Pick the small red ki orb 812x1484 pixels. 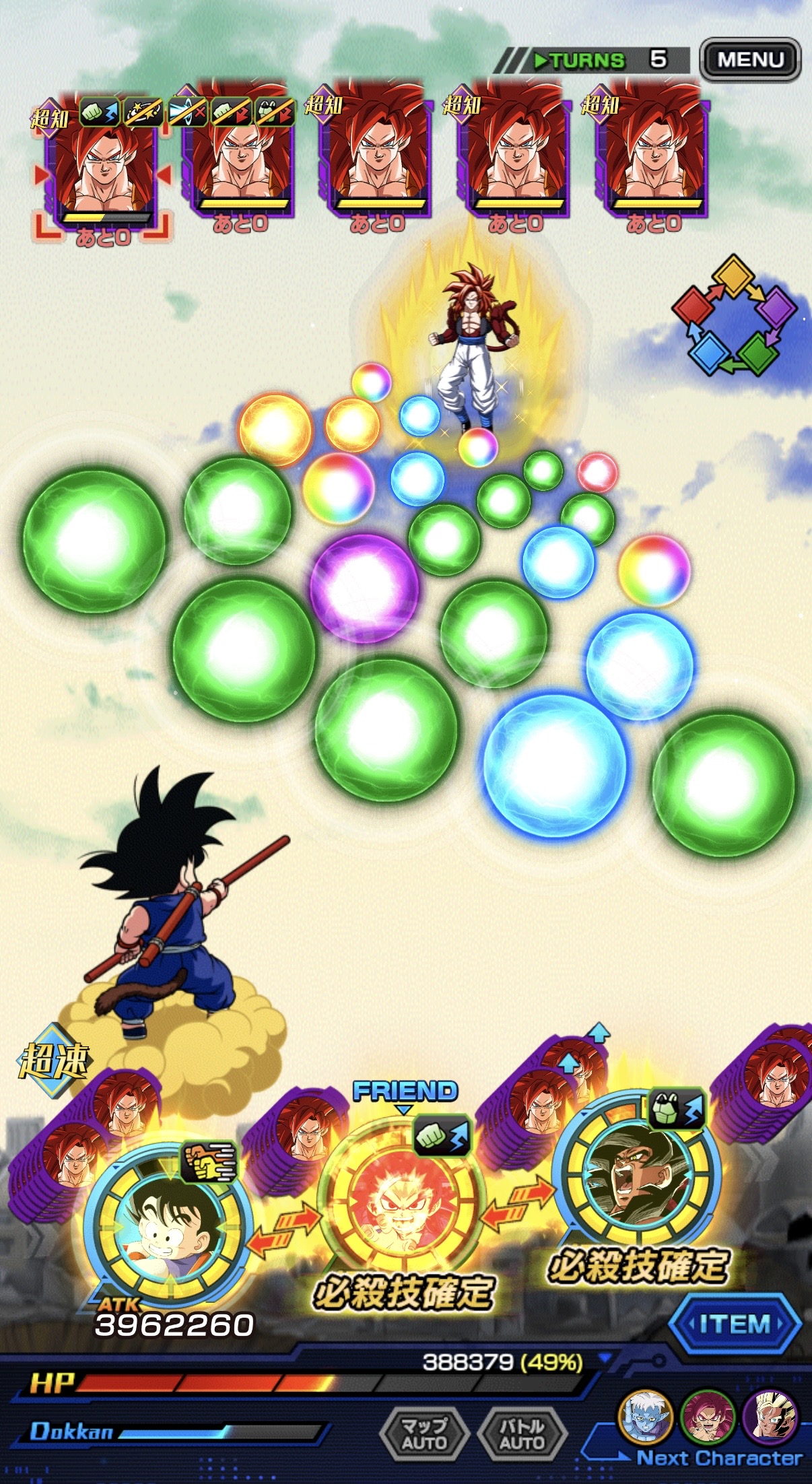[597, 471]
